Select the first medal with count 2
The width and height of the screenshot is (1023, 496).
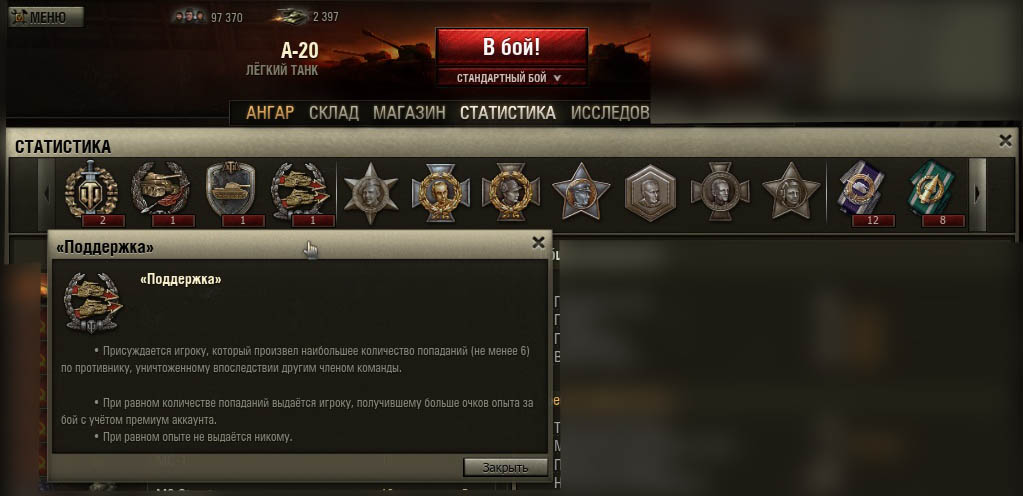(91, 190)
